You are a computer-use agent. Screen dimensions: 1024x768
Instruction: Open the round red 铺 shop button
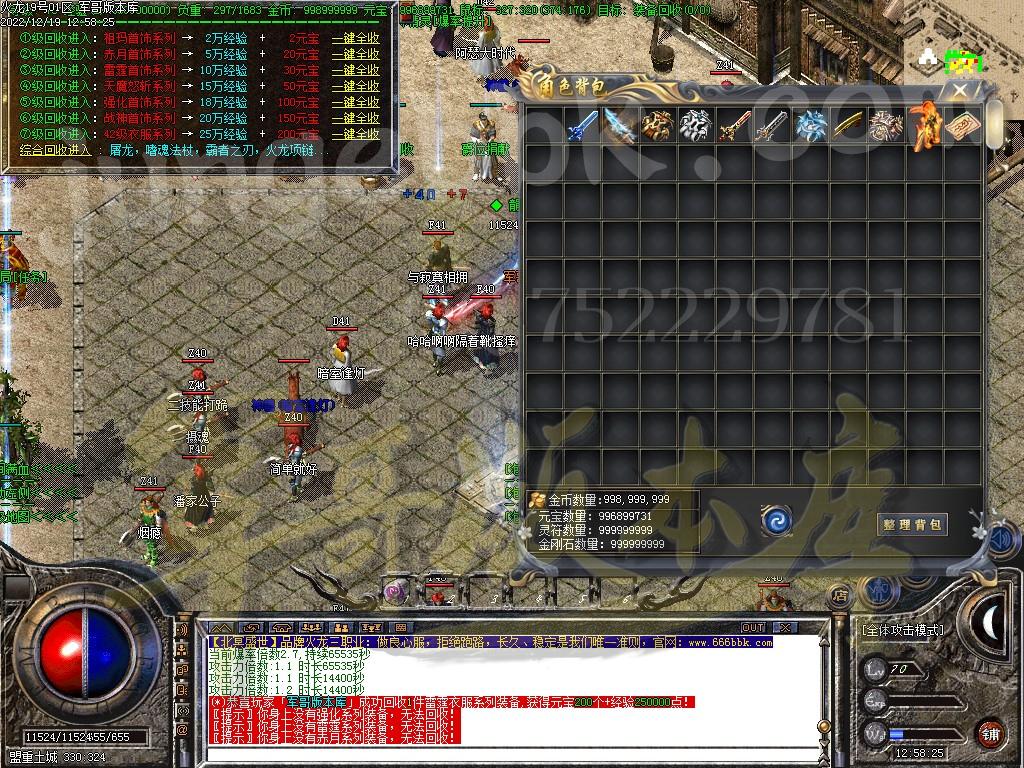click(x=990, y=732)
